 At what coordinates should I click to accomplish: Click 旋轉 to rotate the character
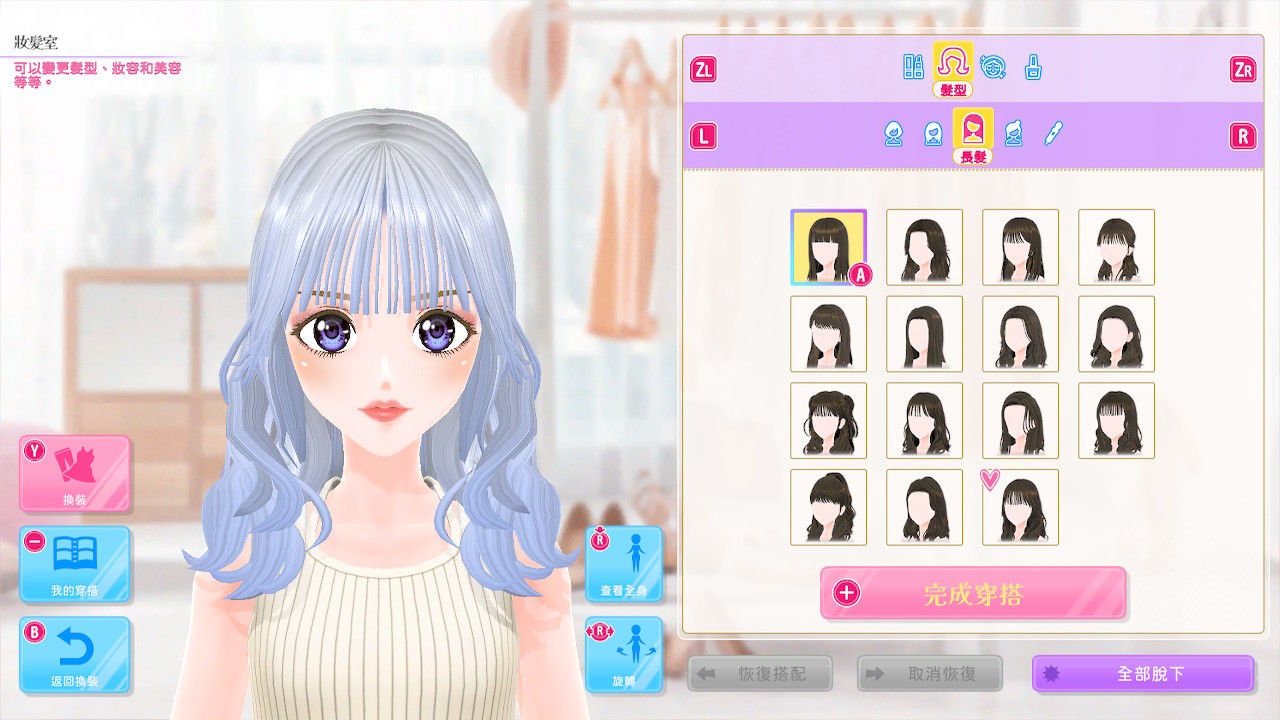[623, 655]
